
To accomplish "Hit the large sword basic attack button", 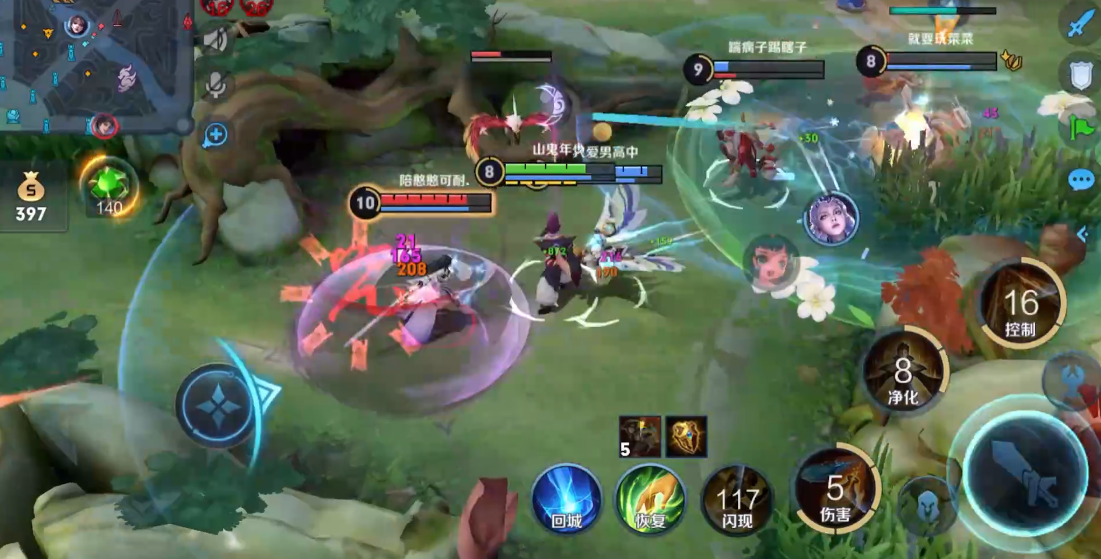I will 1026,474.
